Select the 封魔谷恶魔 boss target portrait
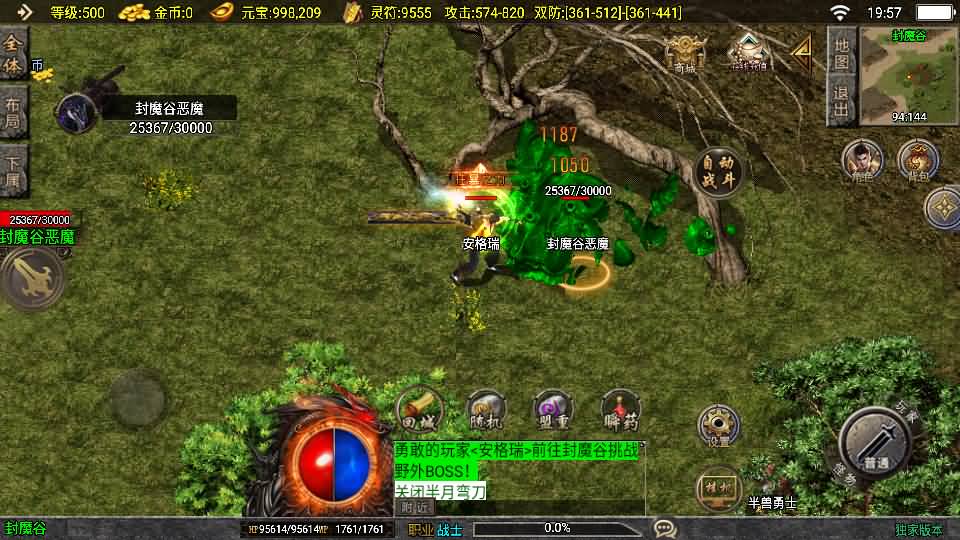 click(x=75, y=113)
